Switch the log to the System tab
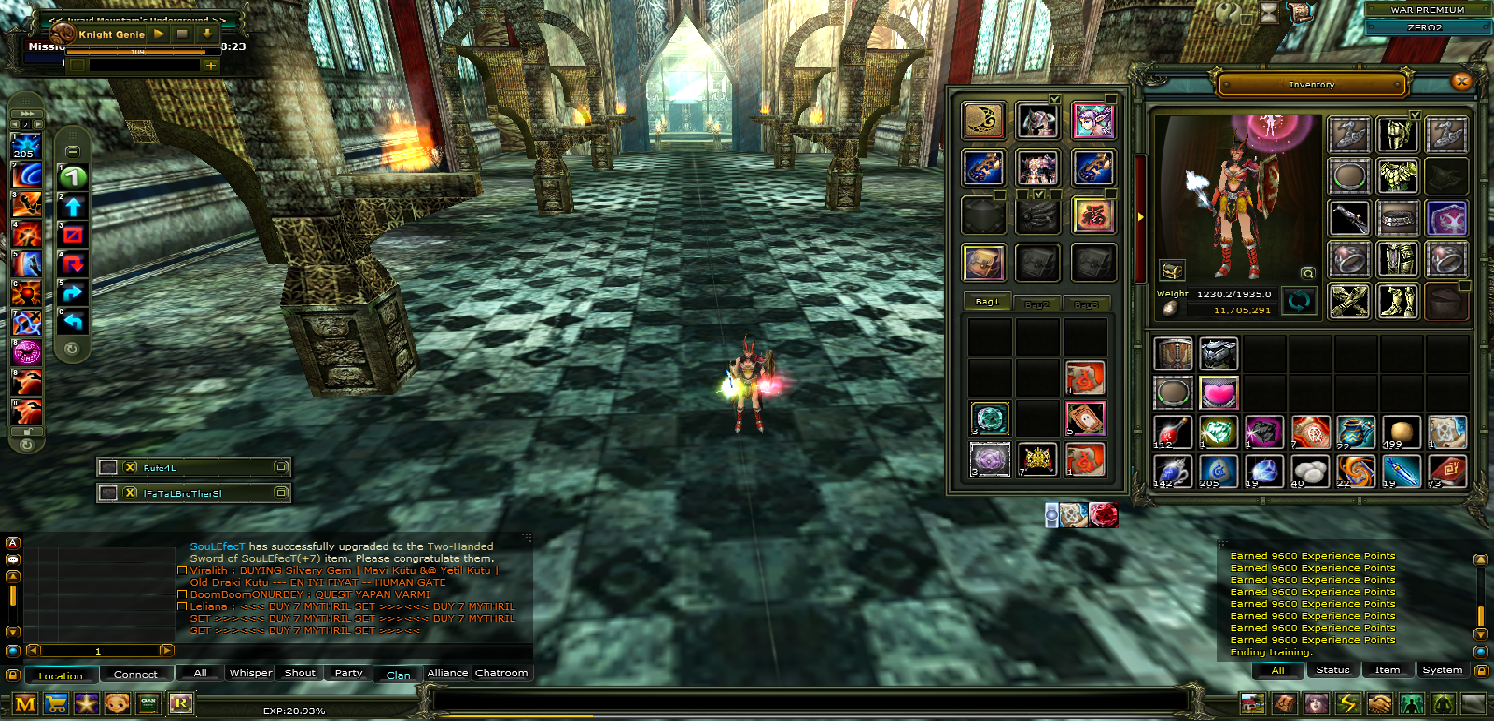Screen dimensions: 1498x725 (x=1442, y=670)
